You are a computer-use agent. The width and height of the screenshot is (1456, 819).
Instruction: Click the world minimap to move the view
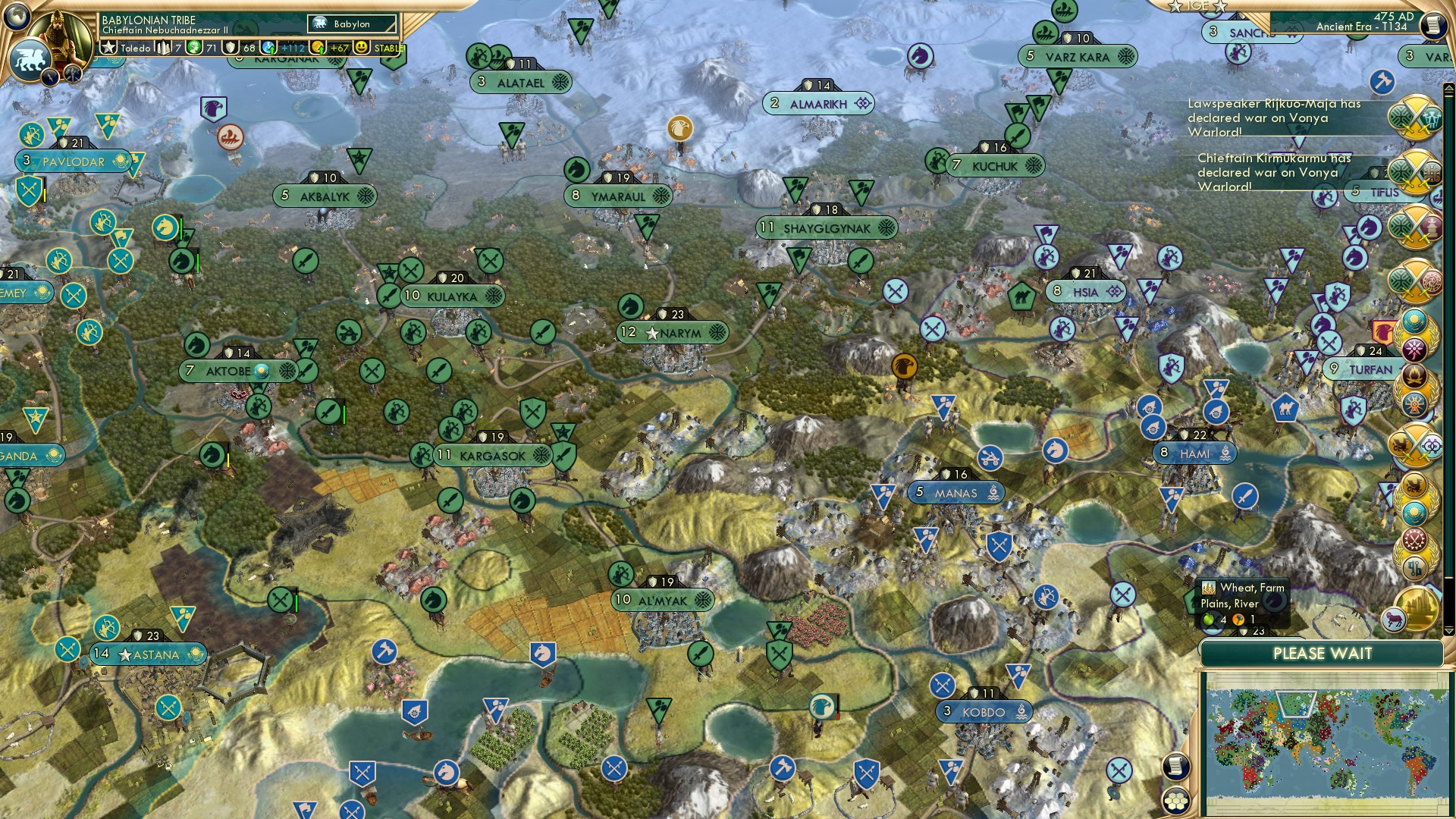(1330, 743)
